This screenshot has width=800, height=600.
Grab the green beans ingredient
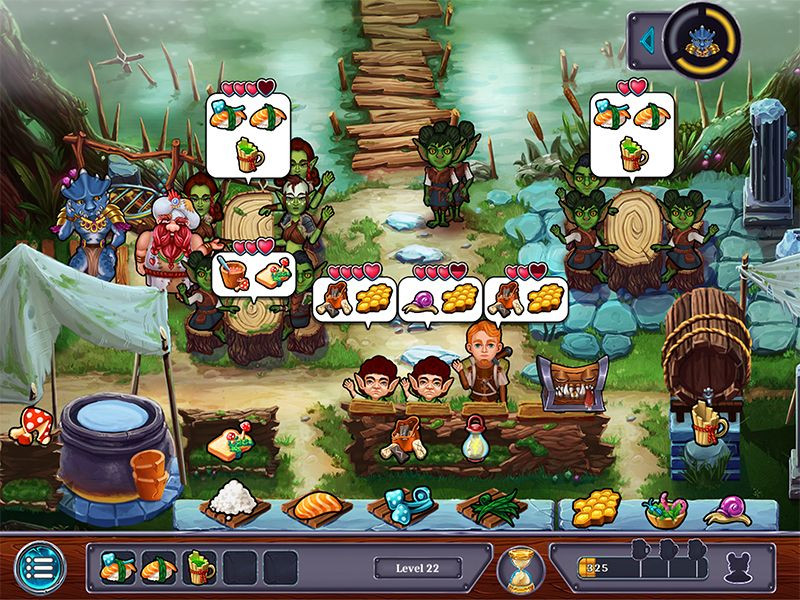(491, 506)
